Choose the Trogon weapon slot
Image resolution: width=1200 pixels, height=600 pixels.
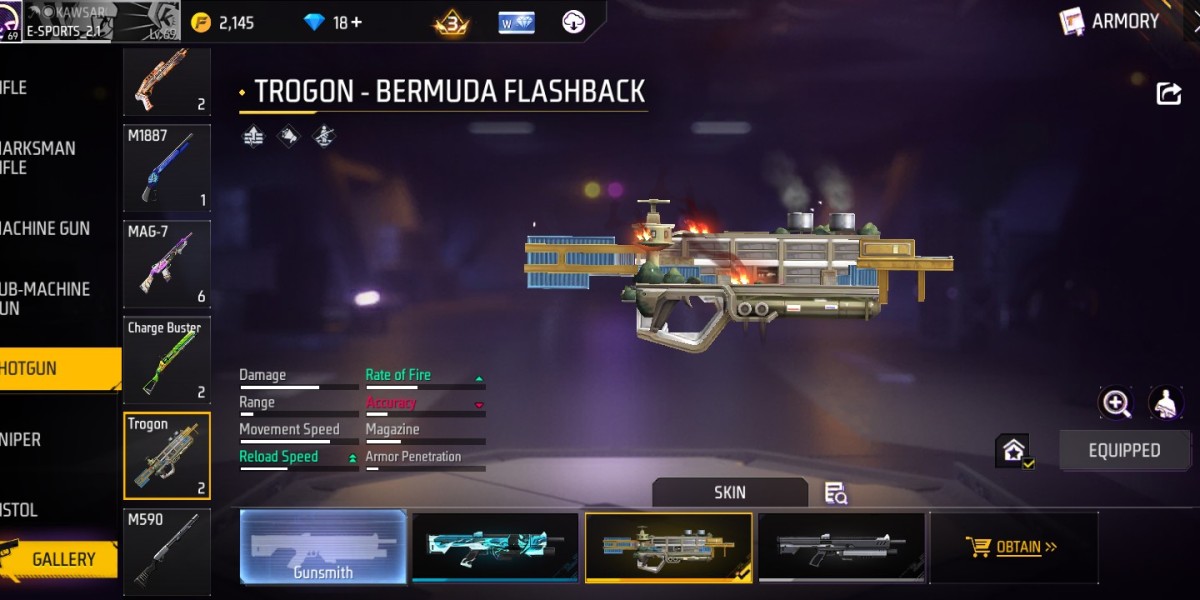coord(167,455)
